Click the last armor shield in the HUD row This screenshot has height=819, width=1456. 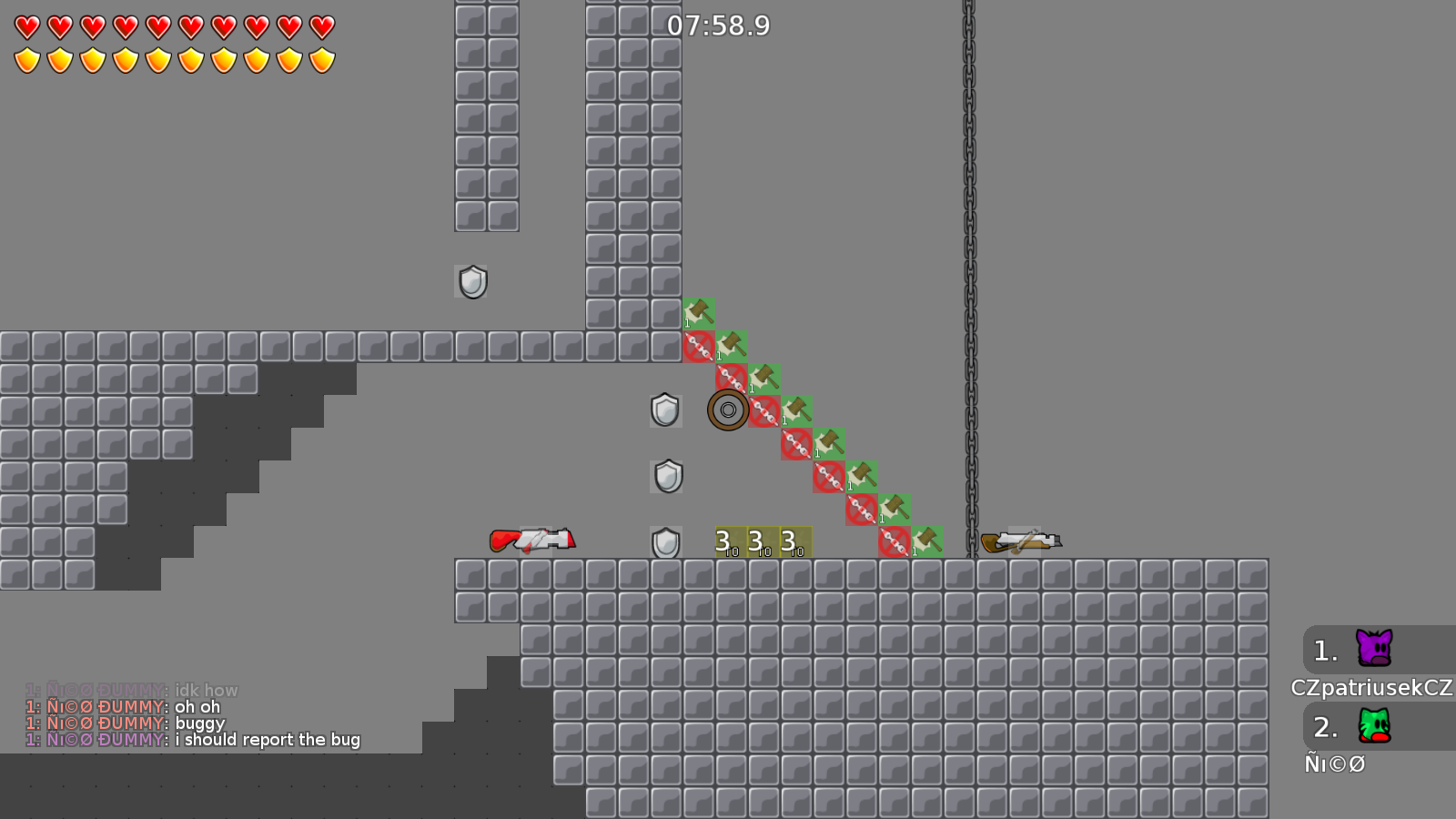[x=323, y=58]
